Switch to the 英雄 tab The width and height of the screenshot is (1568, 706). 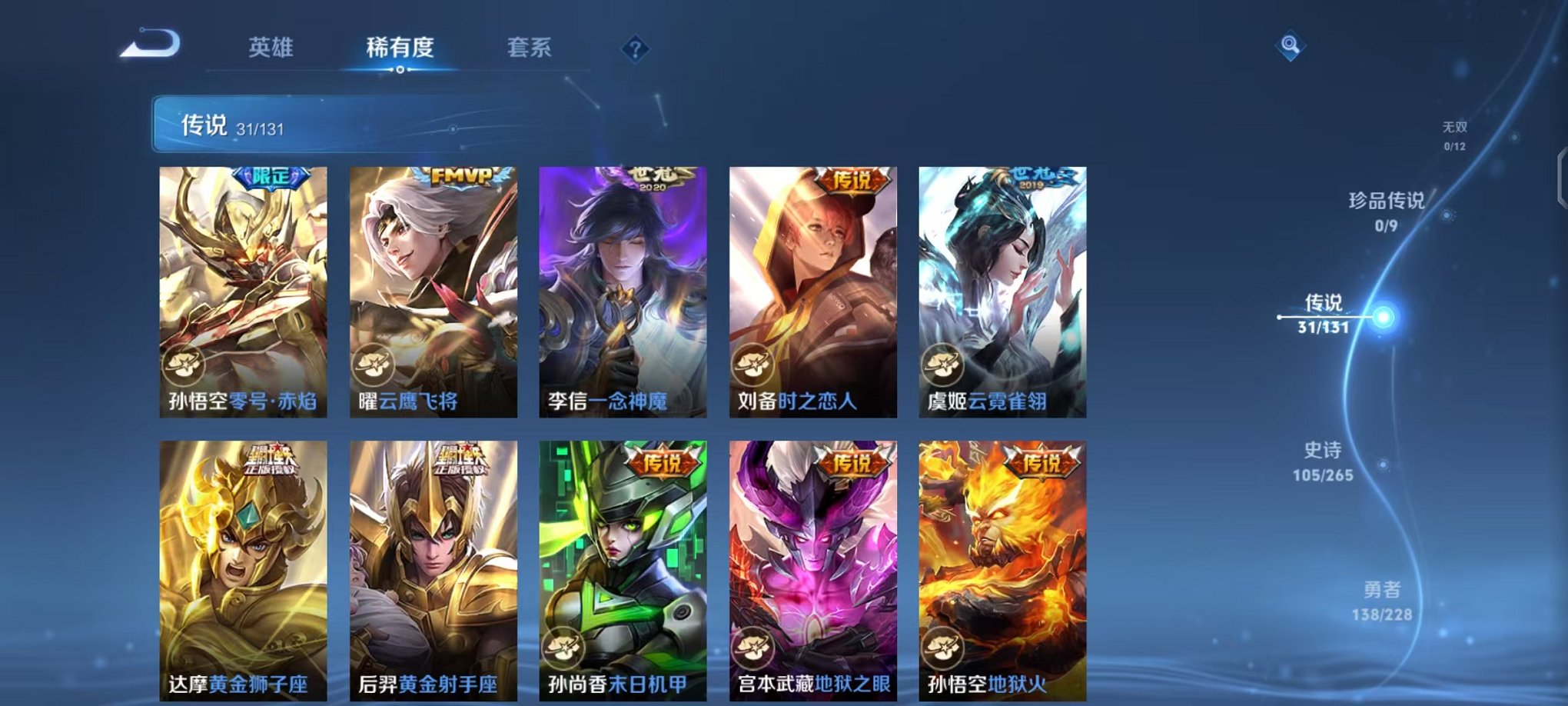point(271,48)
